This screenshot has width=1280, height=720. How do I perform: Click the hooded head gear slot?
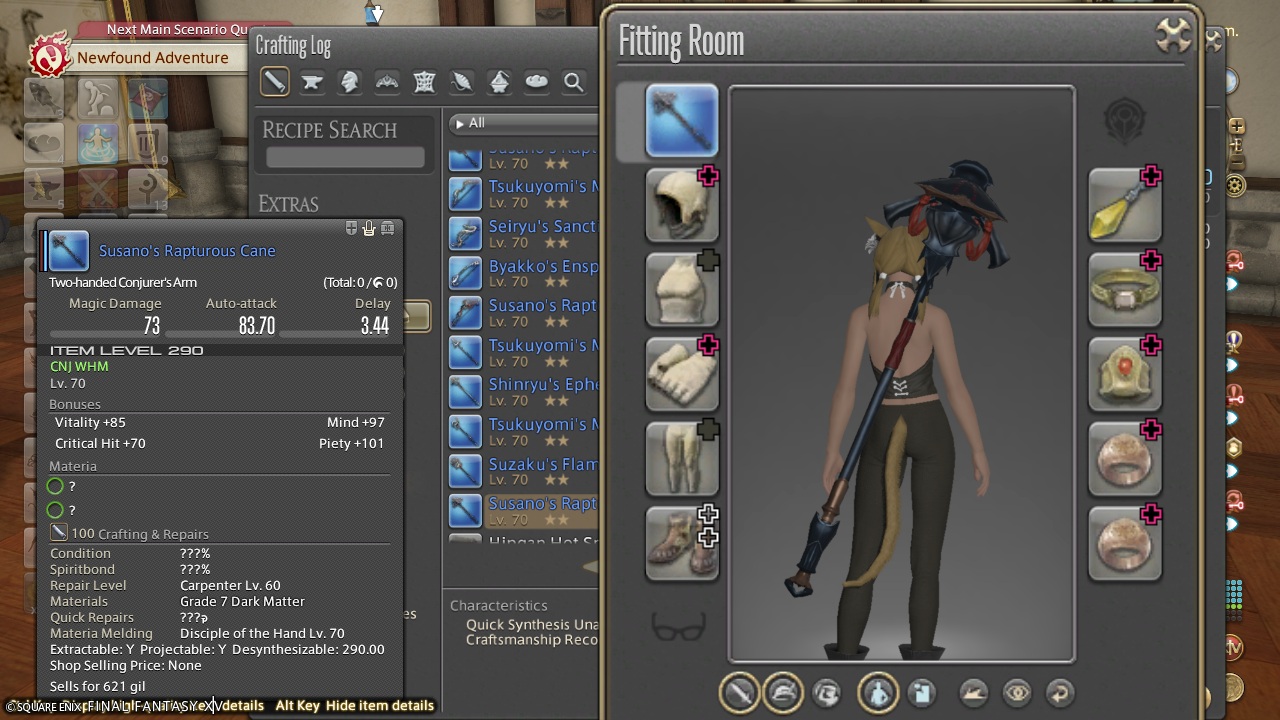682,205
